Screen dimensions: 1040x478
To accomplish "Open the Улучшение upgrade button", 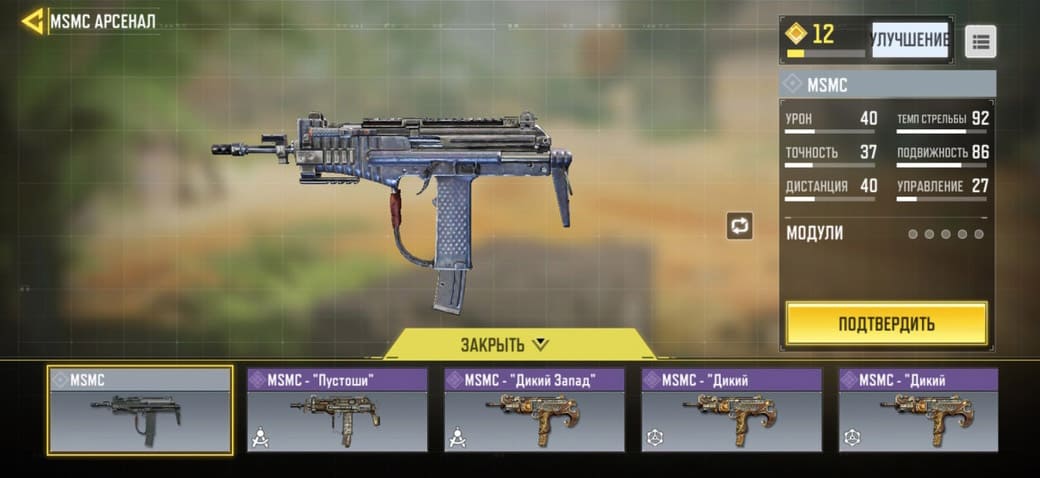I will click(x=909, y=40).
